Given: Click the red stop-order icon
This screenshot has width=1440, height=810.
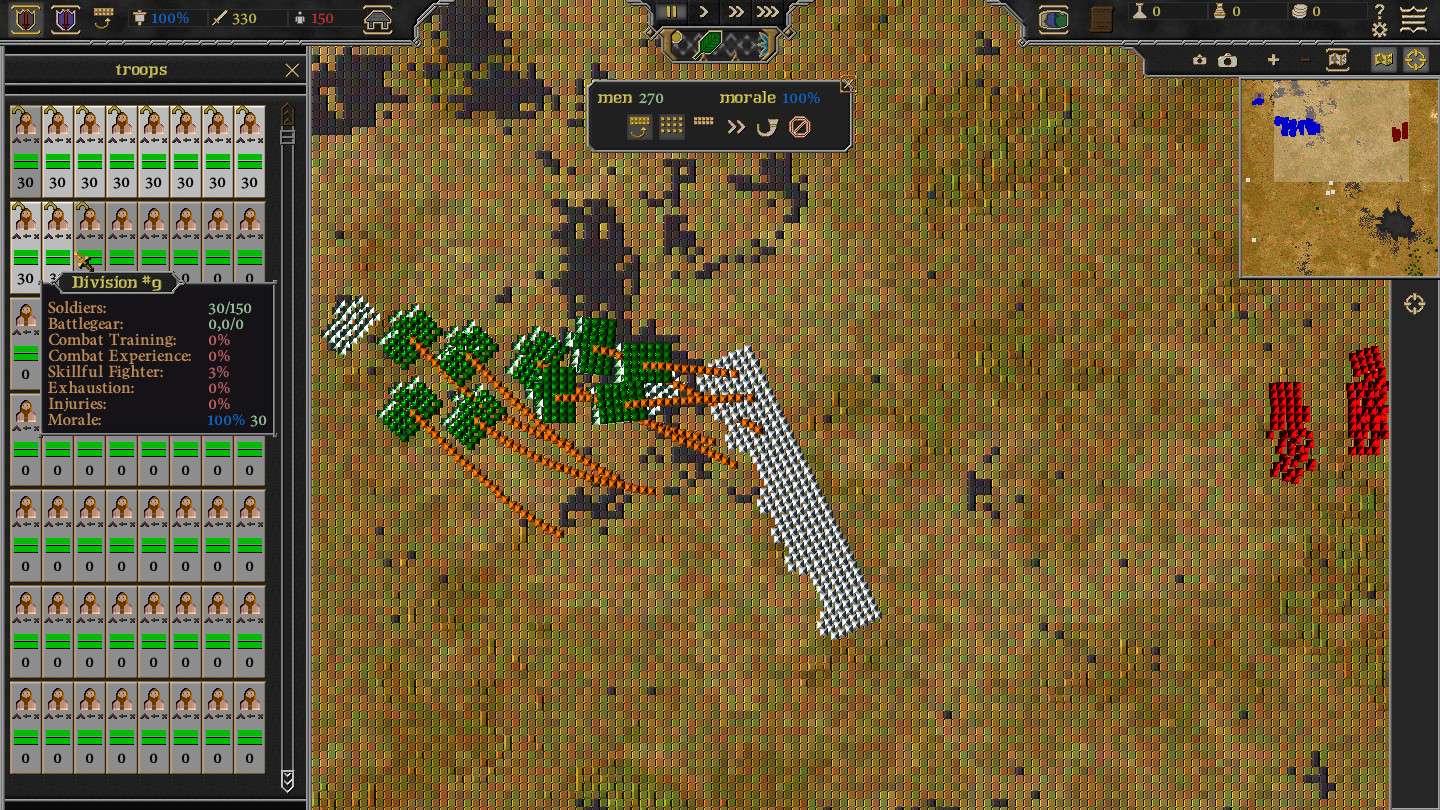Looking at the screenshot, I should [799, 127].
